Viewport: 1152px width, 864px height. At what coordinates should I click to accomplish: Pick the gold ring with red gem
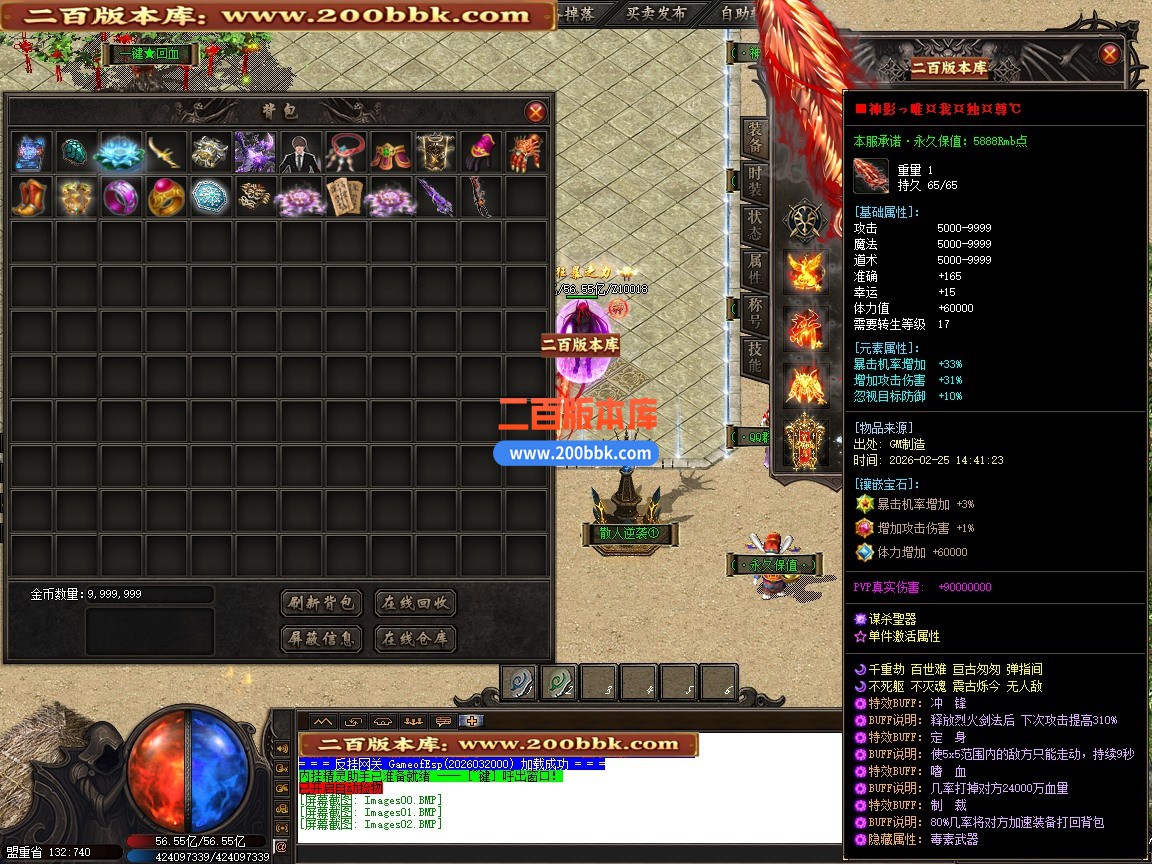(166, 197)
